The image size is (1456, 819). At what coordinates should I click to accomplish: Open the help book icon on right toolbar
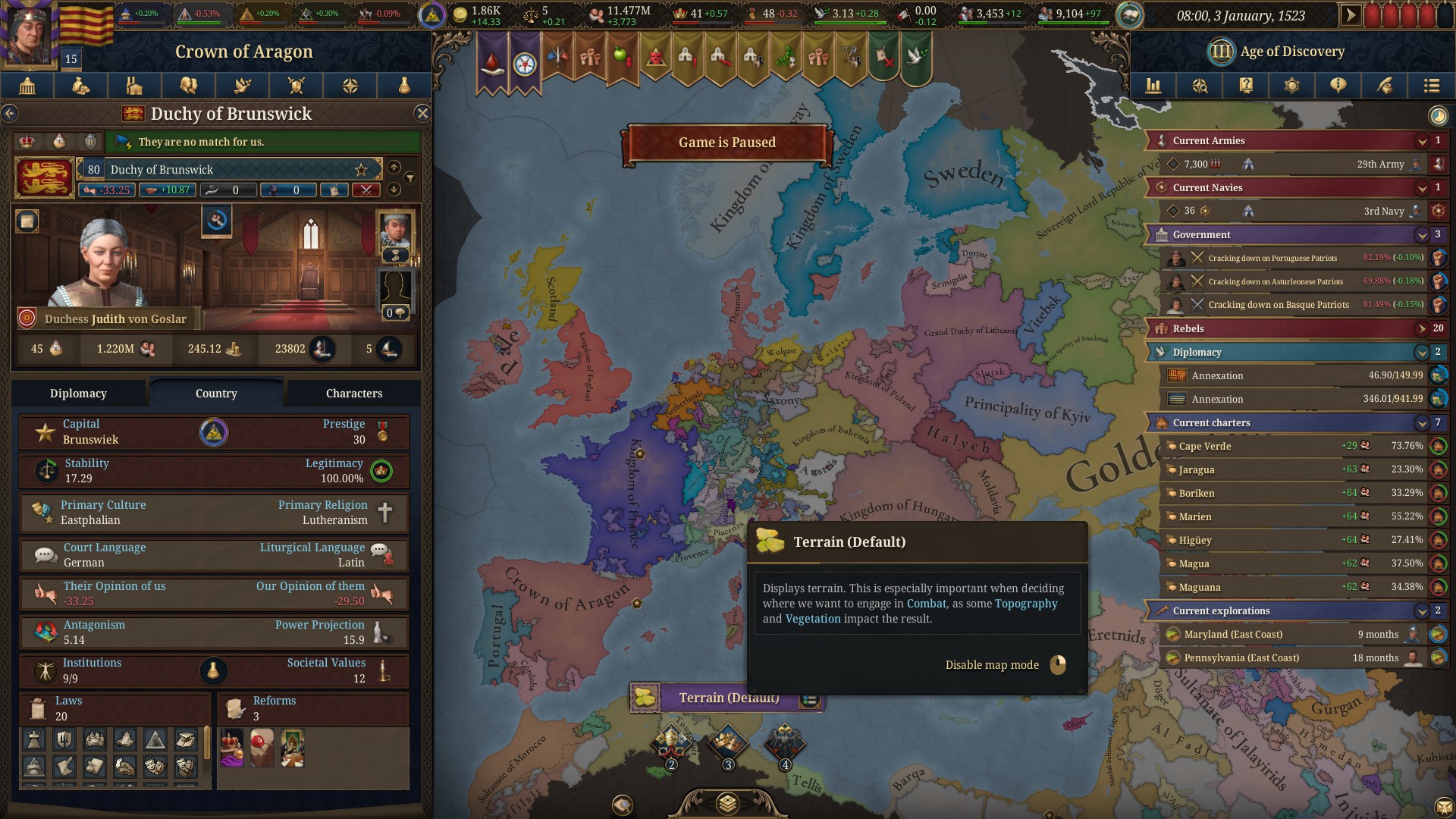[x=1245, y=86]
